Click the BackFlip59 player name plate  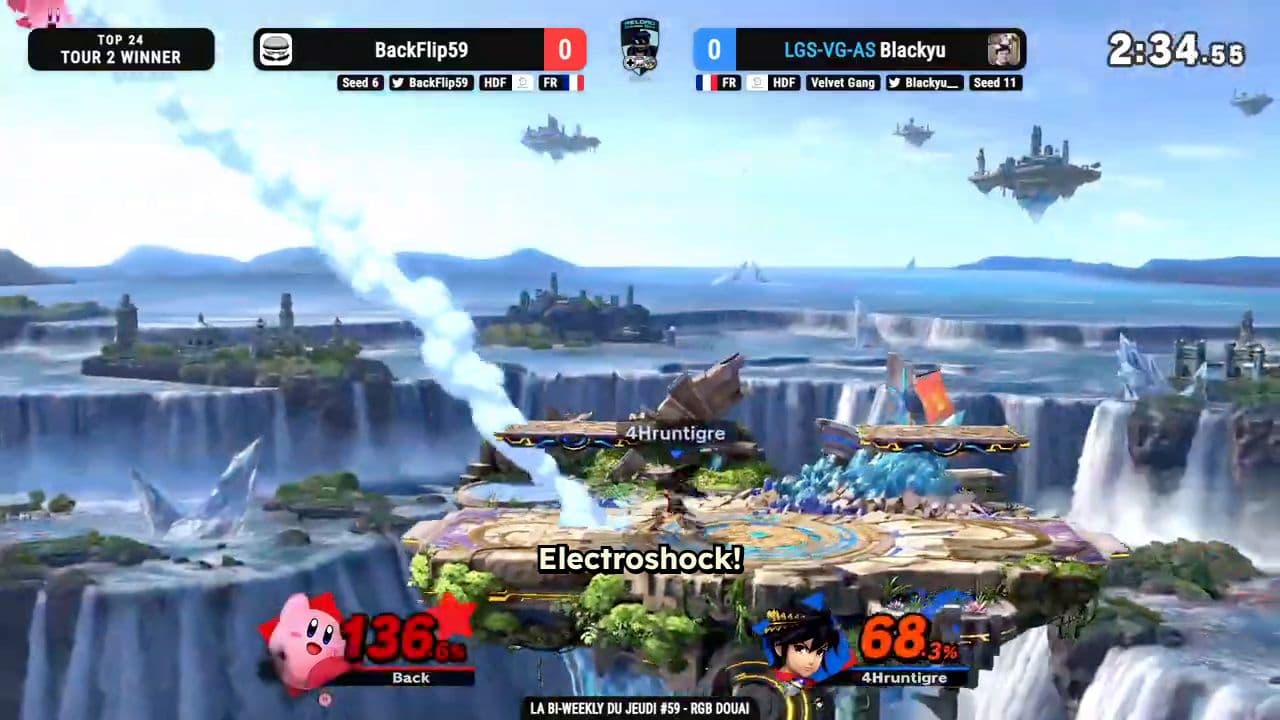[x=421, y=49]
